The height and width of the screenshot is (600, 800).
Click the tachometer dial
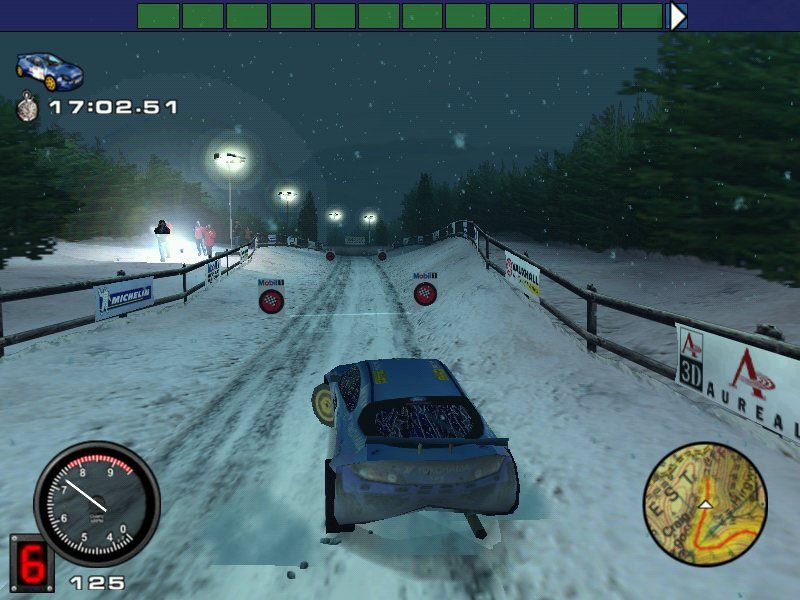tap(96, 503)
